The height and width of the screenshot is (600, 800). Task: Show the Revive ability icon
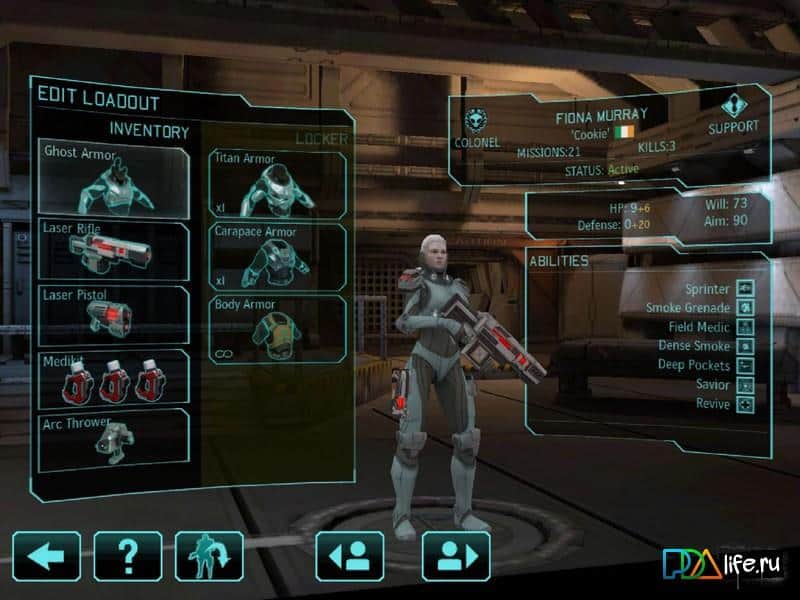coord(745,404)
